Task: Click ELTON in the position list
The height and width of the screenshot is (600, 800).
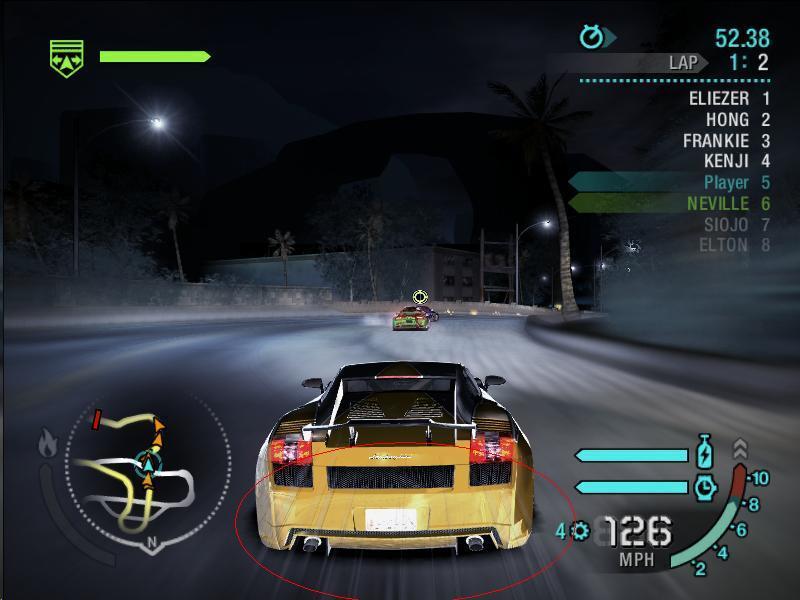Action: click(723, 245)
